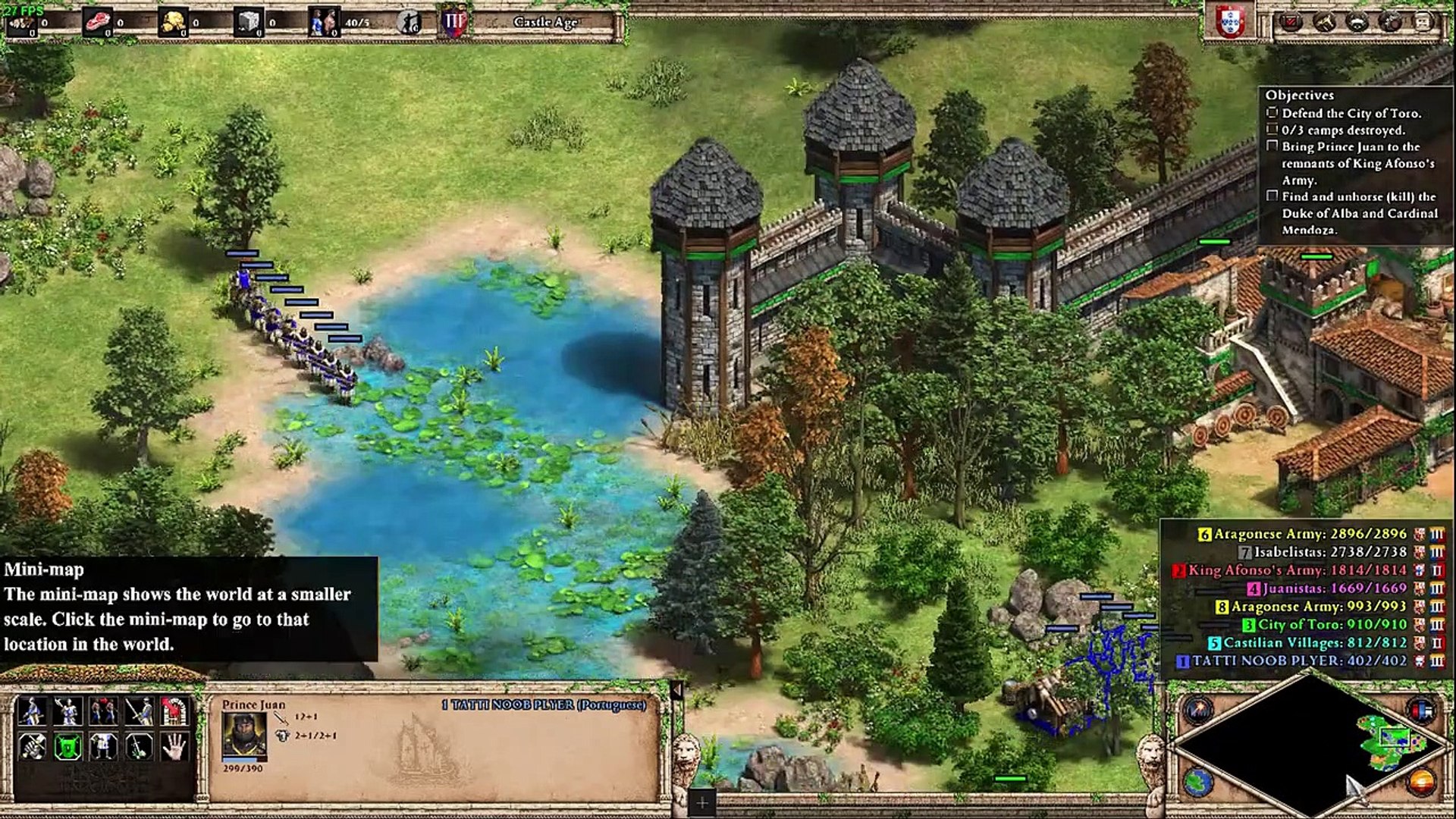
Task: Select the guard command with swordsman
Action: 139,711
